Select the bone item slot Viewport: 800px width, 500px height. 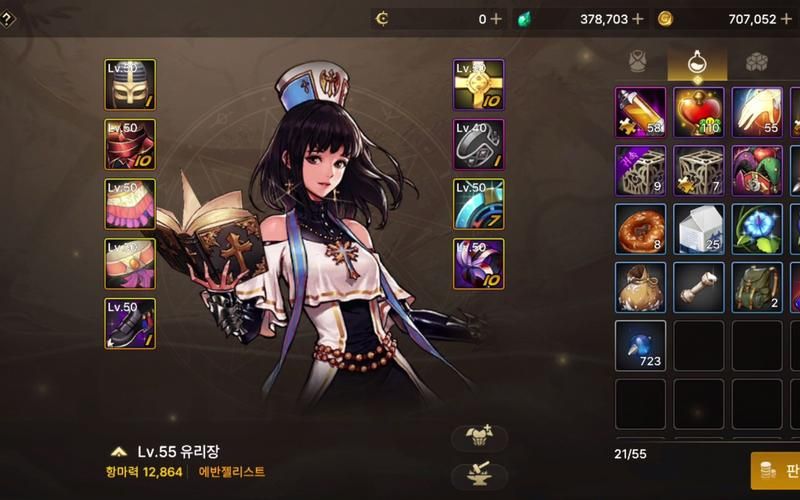(698, 286)
